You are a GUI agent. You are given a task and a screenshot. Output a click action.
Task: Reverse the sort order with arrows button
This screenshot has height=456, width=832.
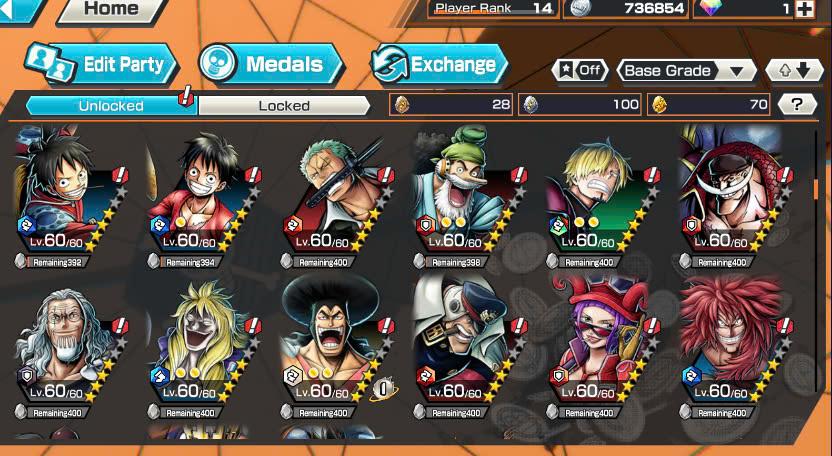point(794,70)
